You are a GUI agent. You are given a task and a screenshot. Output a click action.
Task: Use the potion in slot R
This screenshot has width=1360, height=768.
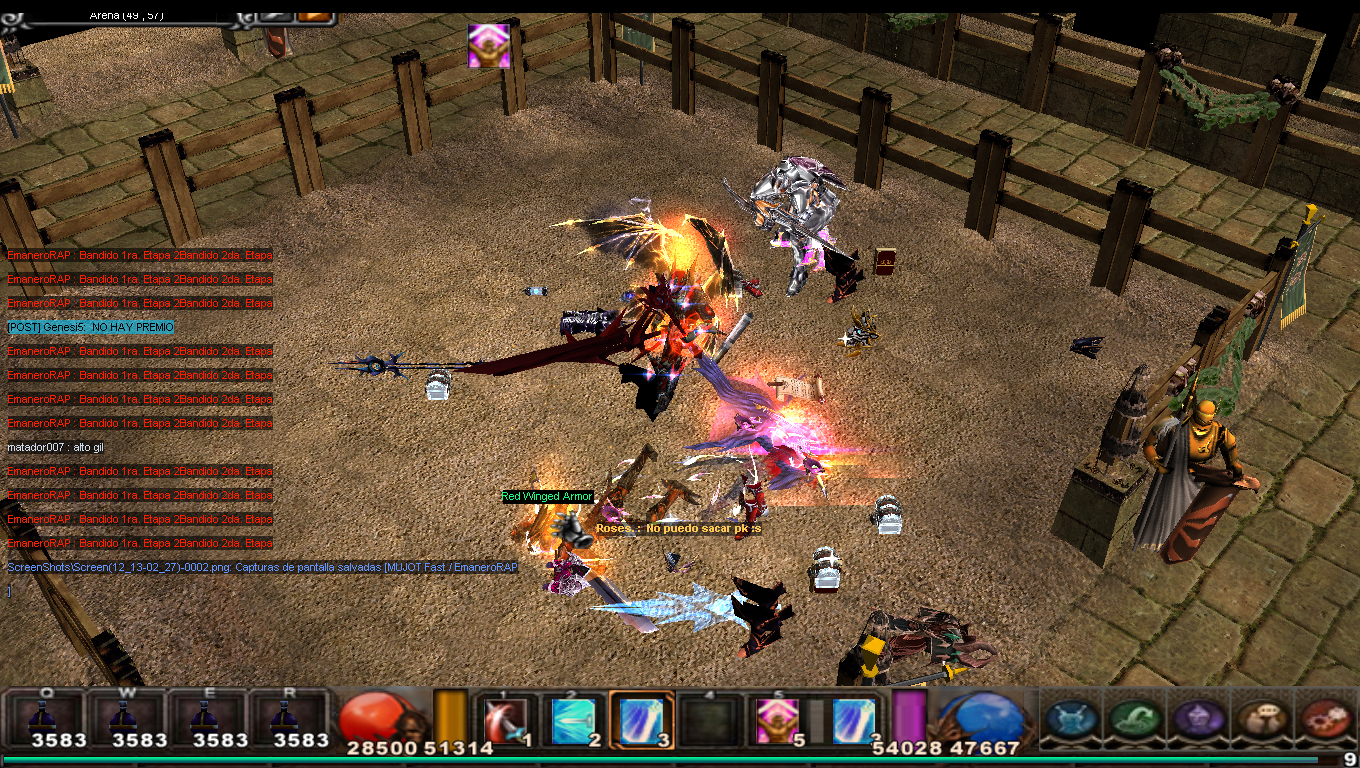pos(288,718)
